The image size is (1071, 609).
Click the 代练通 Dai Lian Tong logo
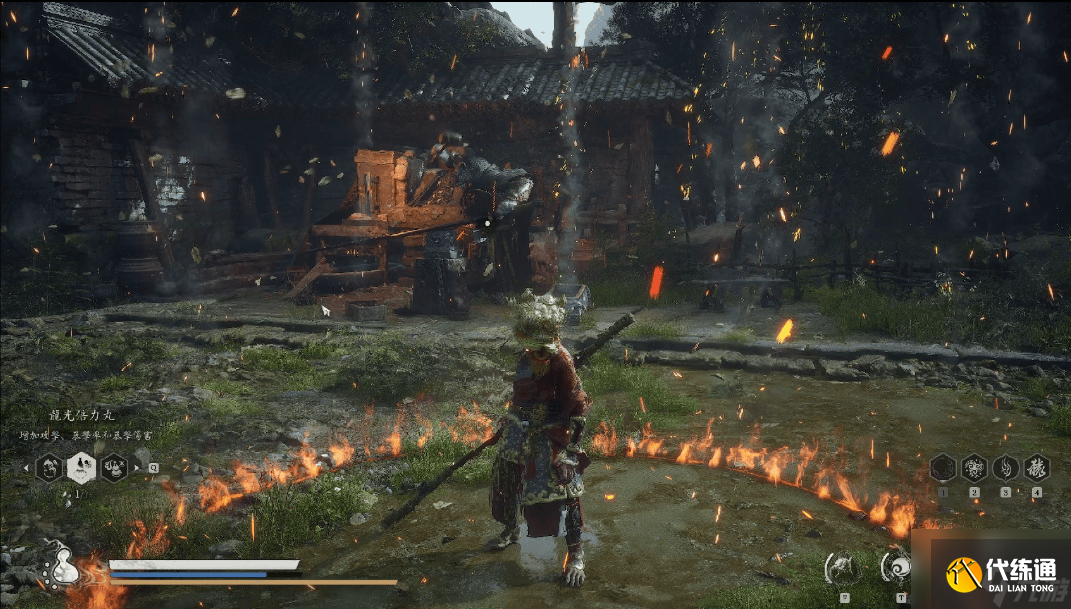[1001, 574]
